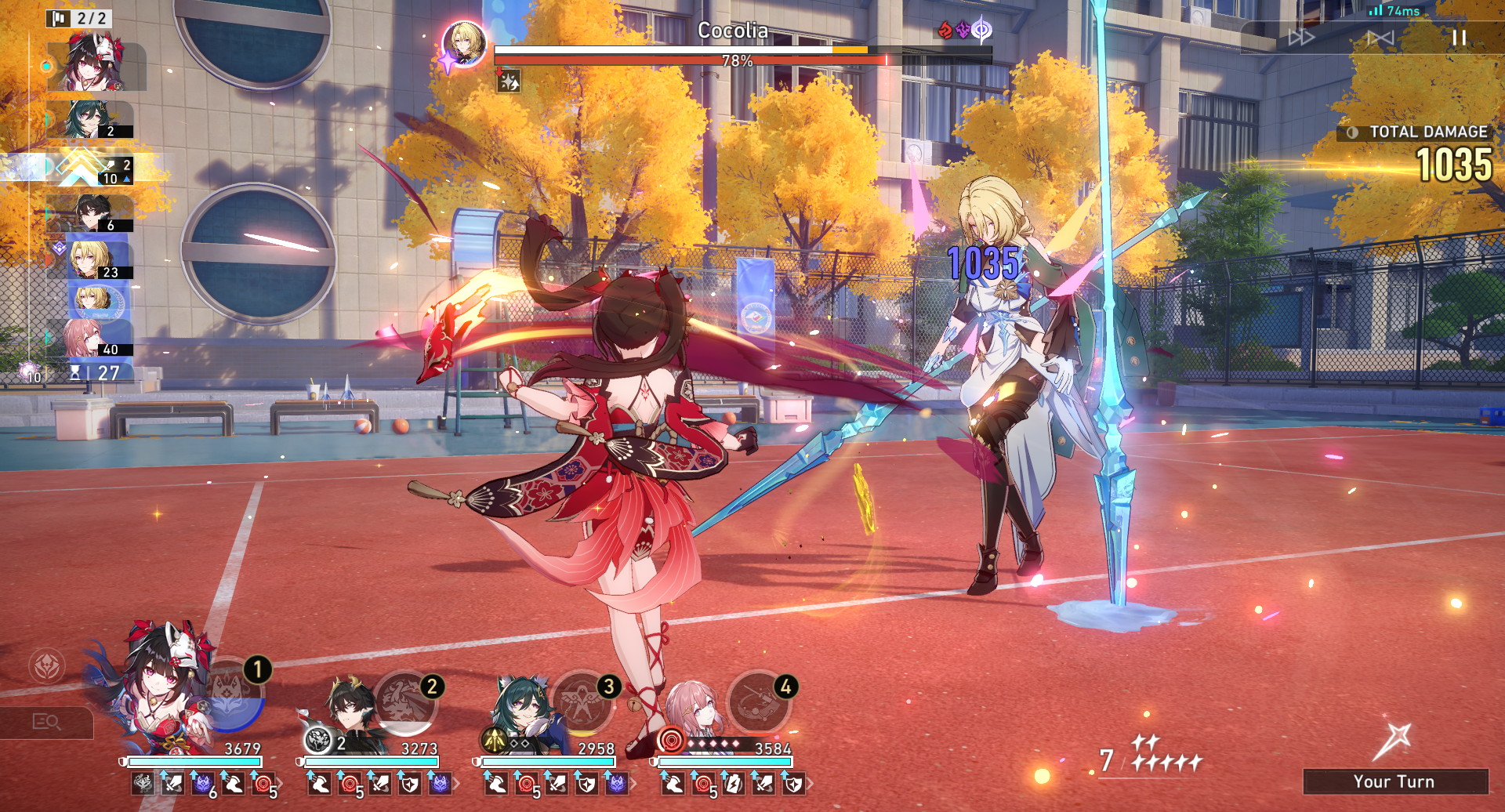Open Cocolia's boss portrait details
This screenshot has height=812, width=1505.
click(x=464, y=43)
